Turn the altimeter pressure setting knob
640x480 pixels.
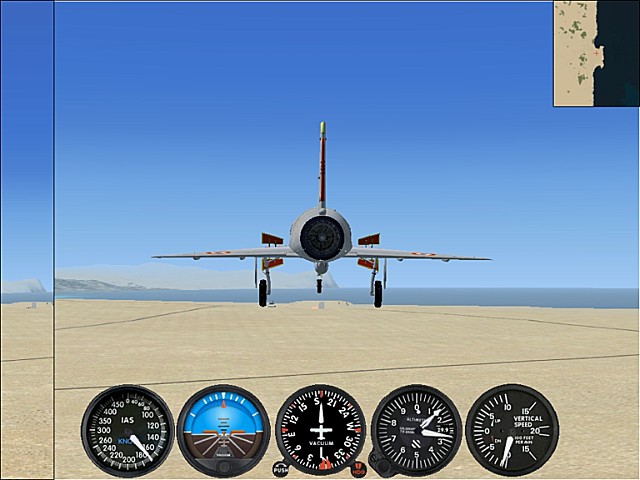[379, 463]
